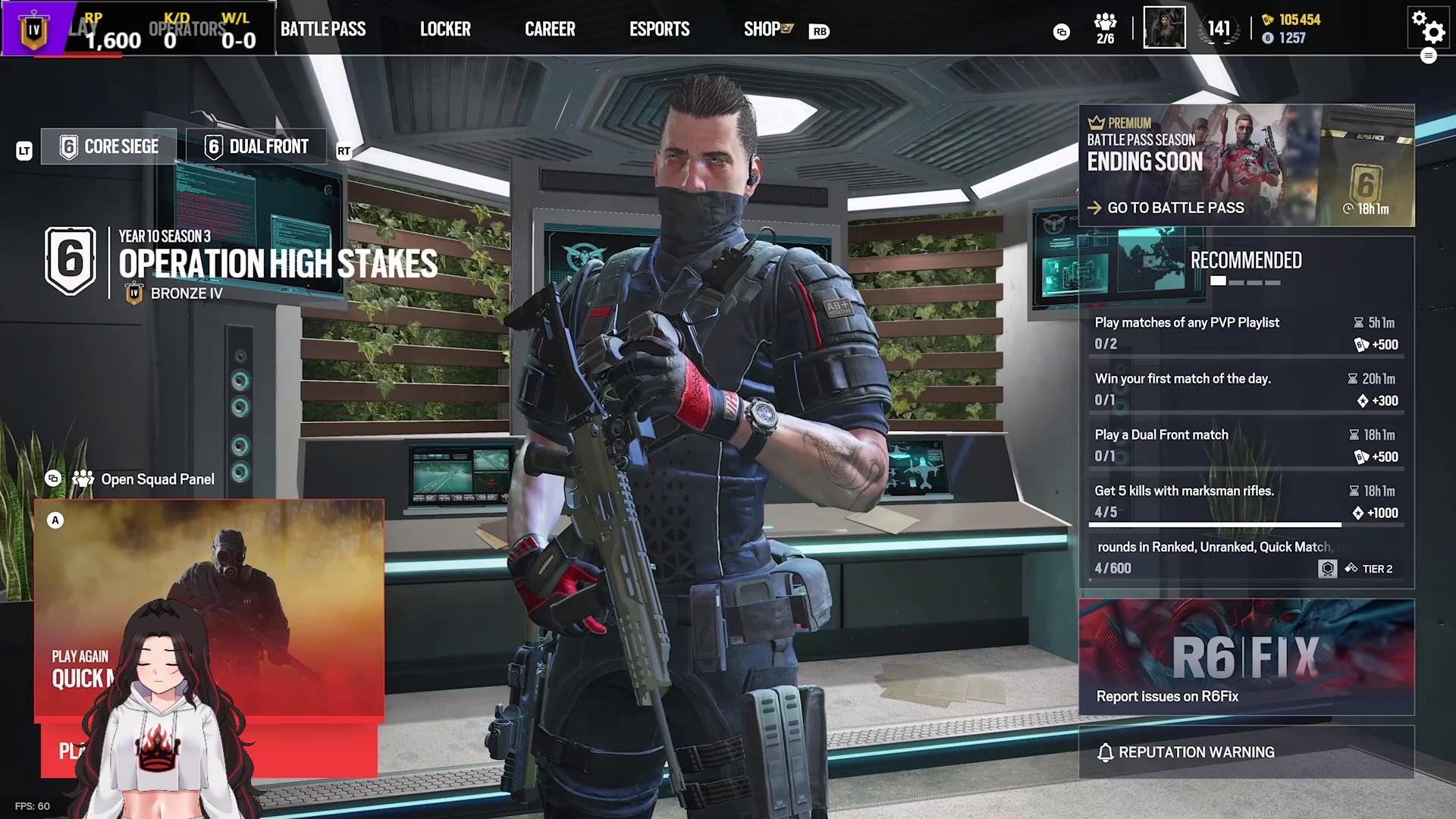Switch to the Core Siege tab
The width and height of the screenshot is (1456, 819).
click(109, 146)
